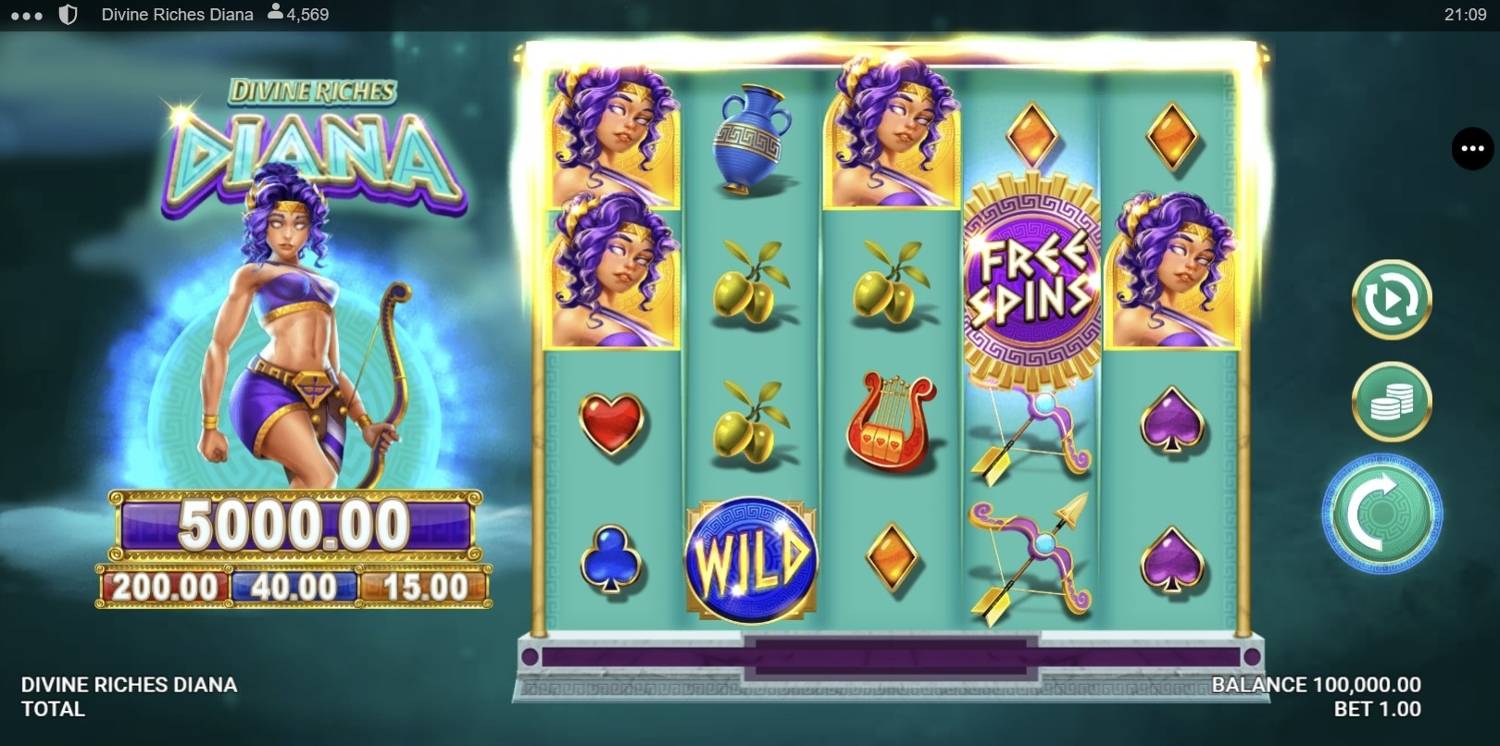Click the shield icon in the top bar

[67, 14]
